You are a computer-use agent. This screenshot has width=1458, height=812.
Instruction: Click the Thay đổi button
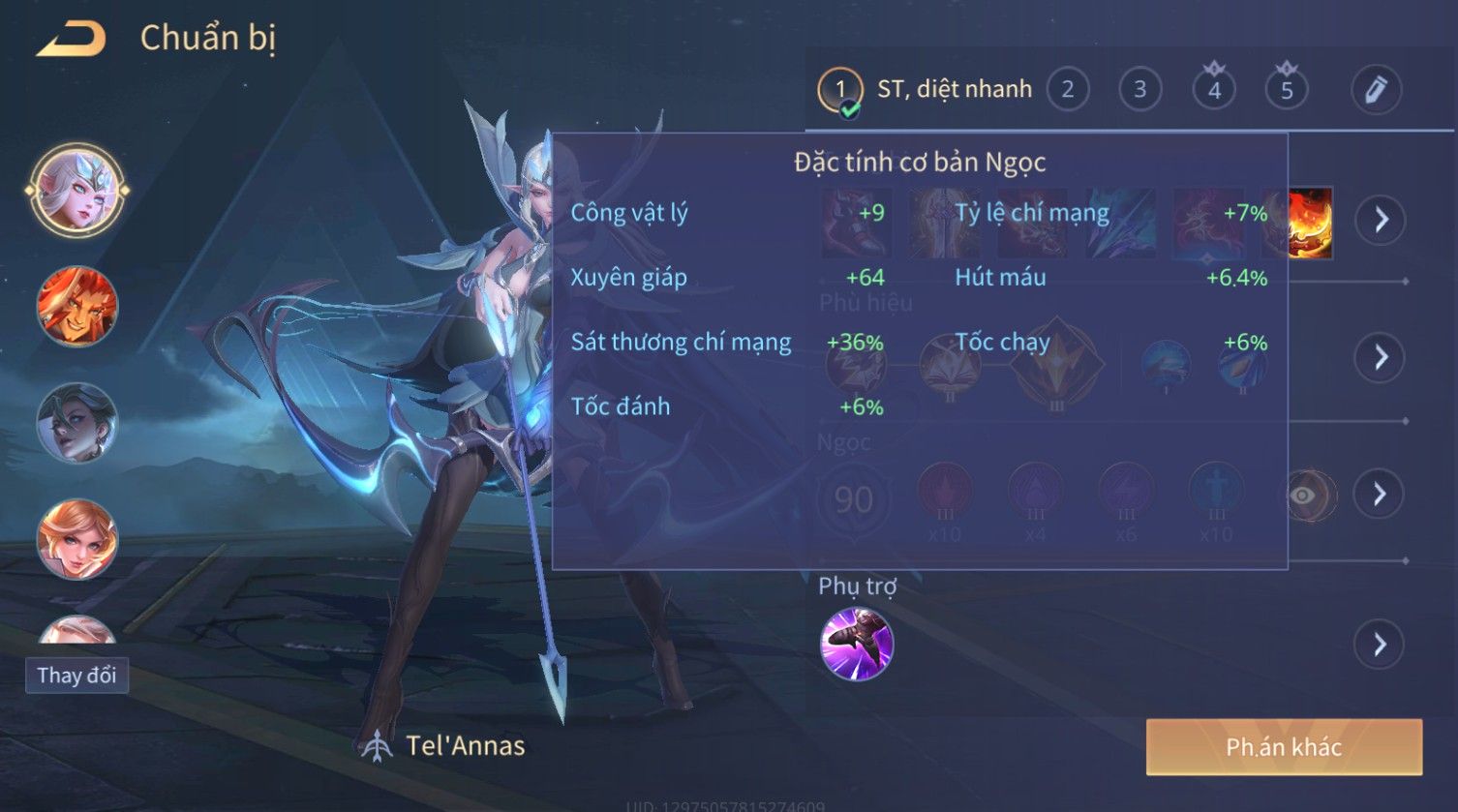tap(76, 676)
